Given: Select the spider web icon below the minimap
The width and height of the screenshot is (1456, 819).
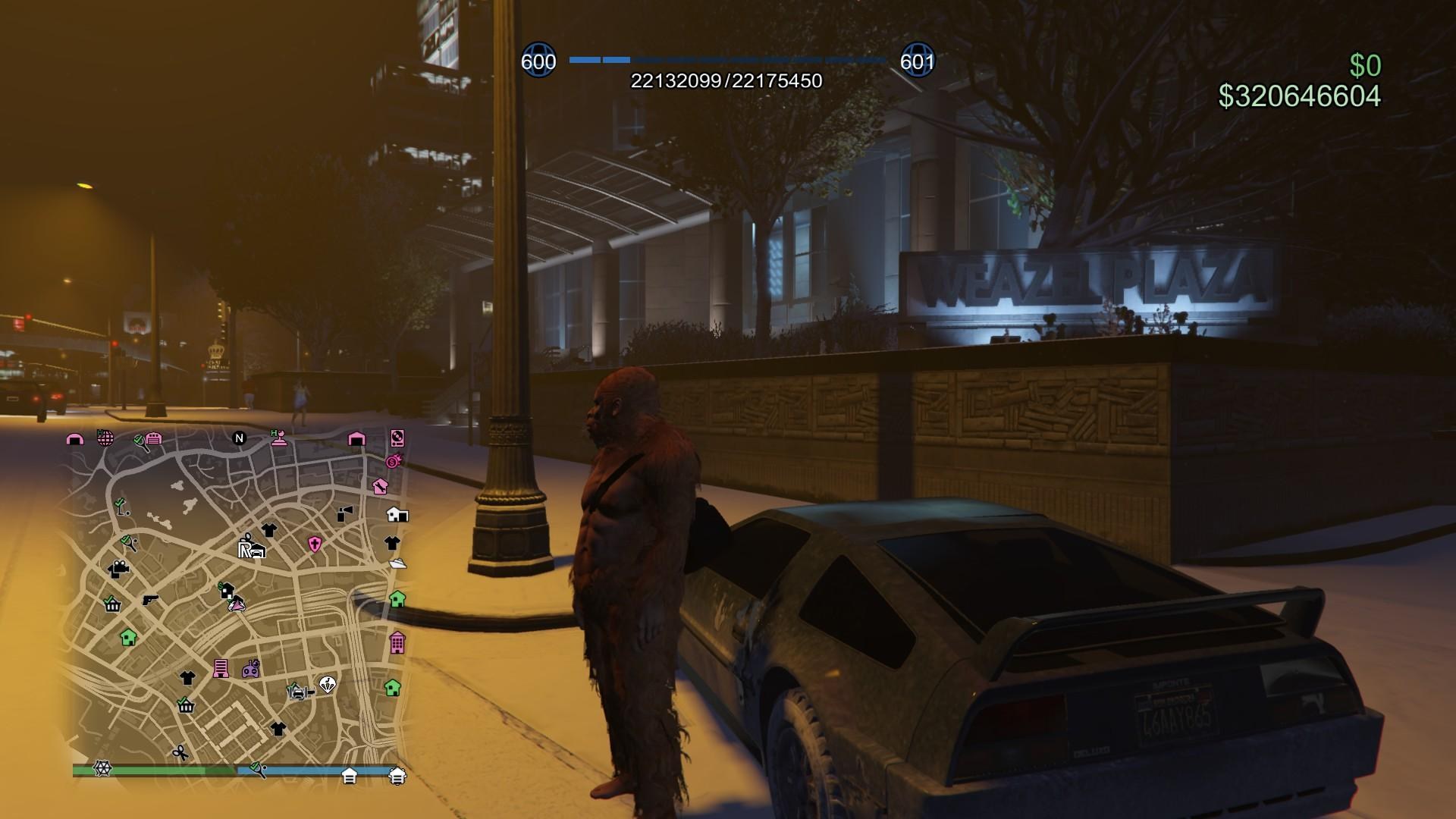Looking at the screenshot, I should click(102, 769).
